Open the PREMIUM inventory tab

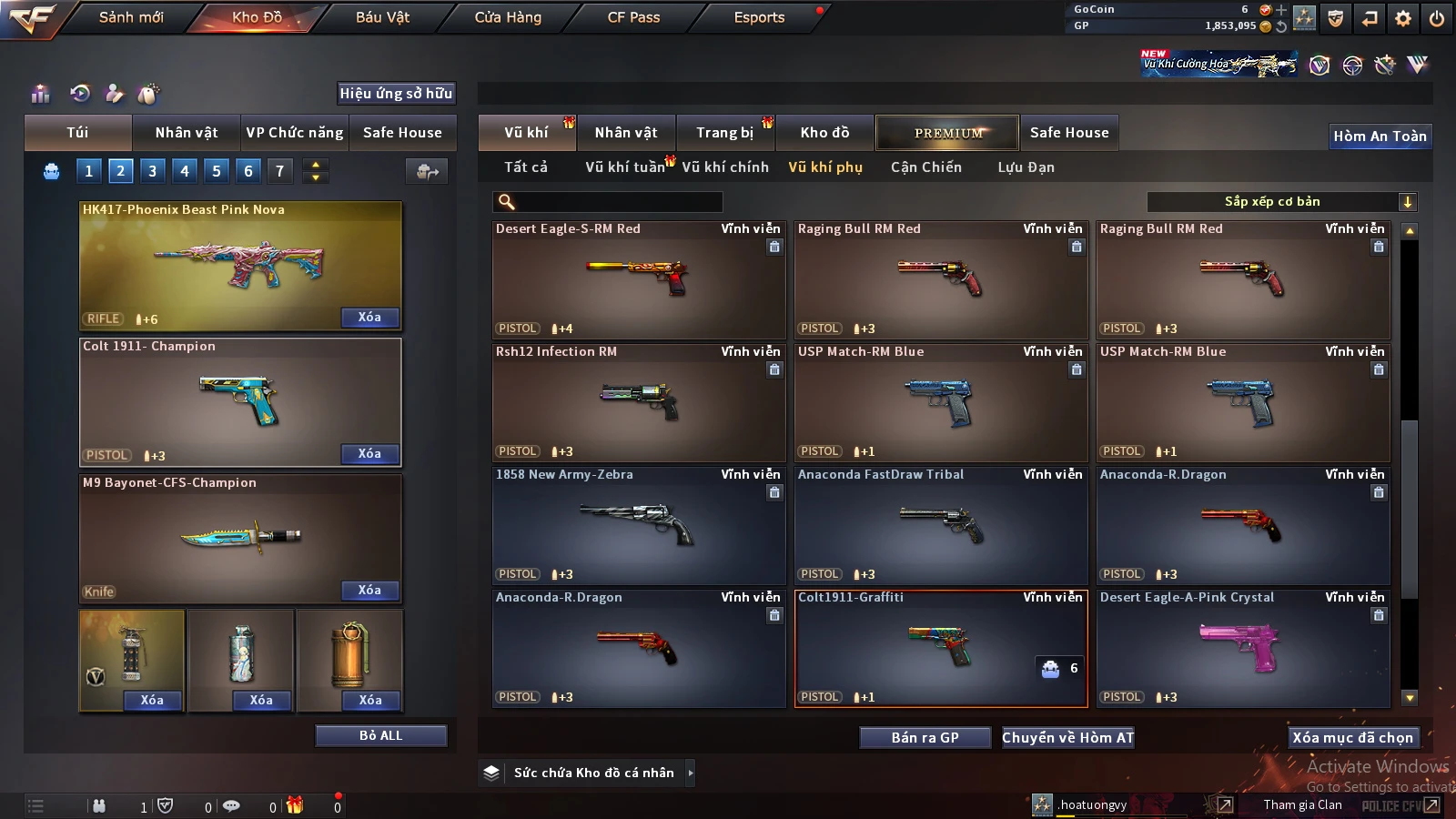948,133
